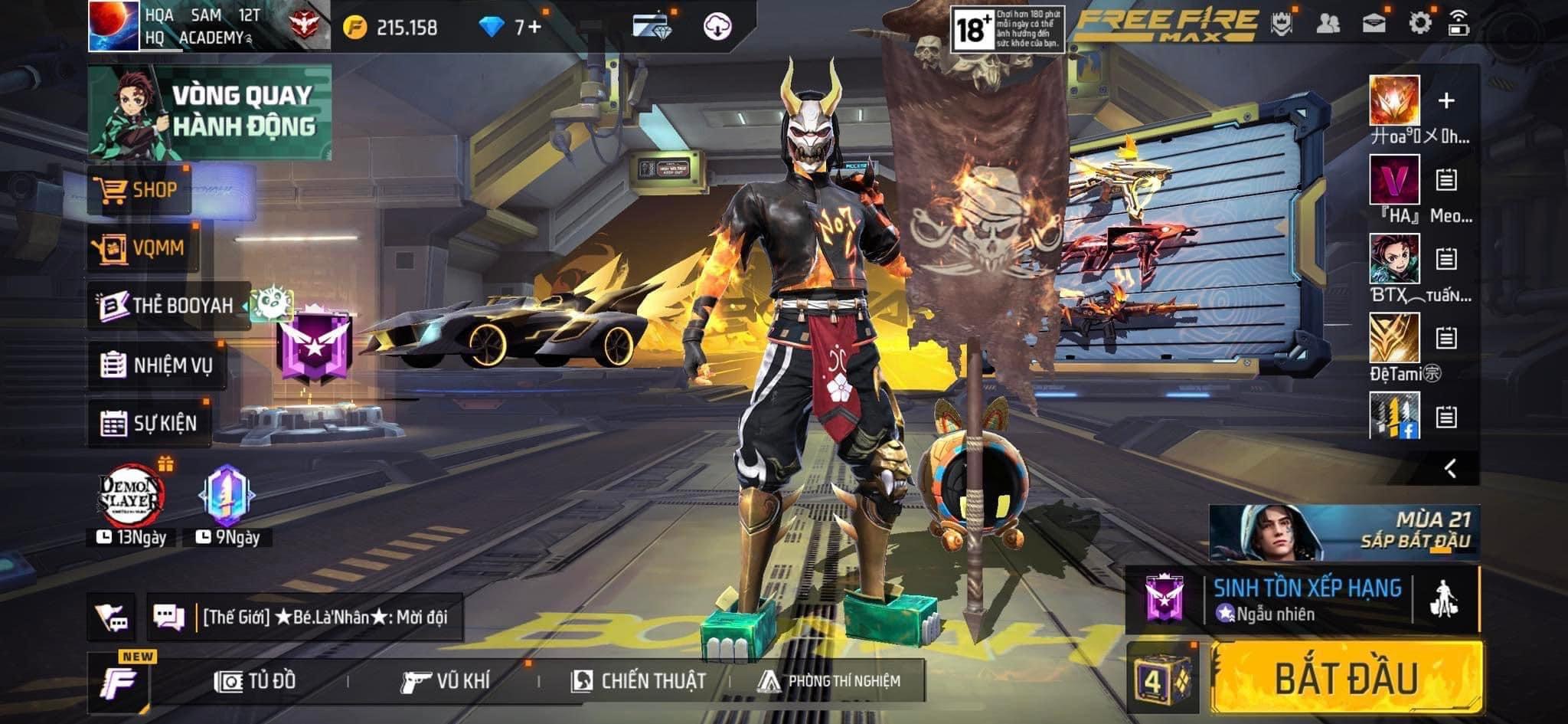Open the player profile avatar
Viewport: 1568px width, 724px height.
(x=113, y=26)
